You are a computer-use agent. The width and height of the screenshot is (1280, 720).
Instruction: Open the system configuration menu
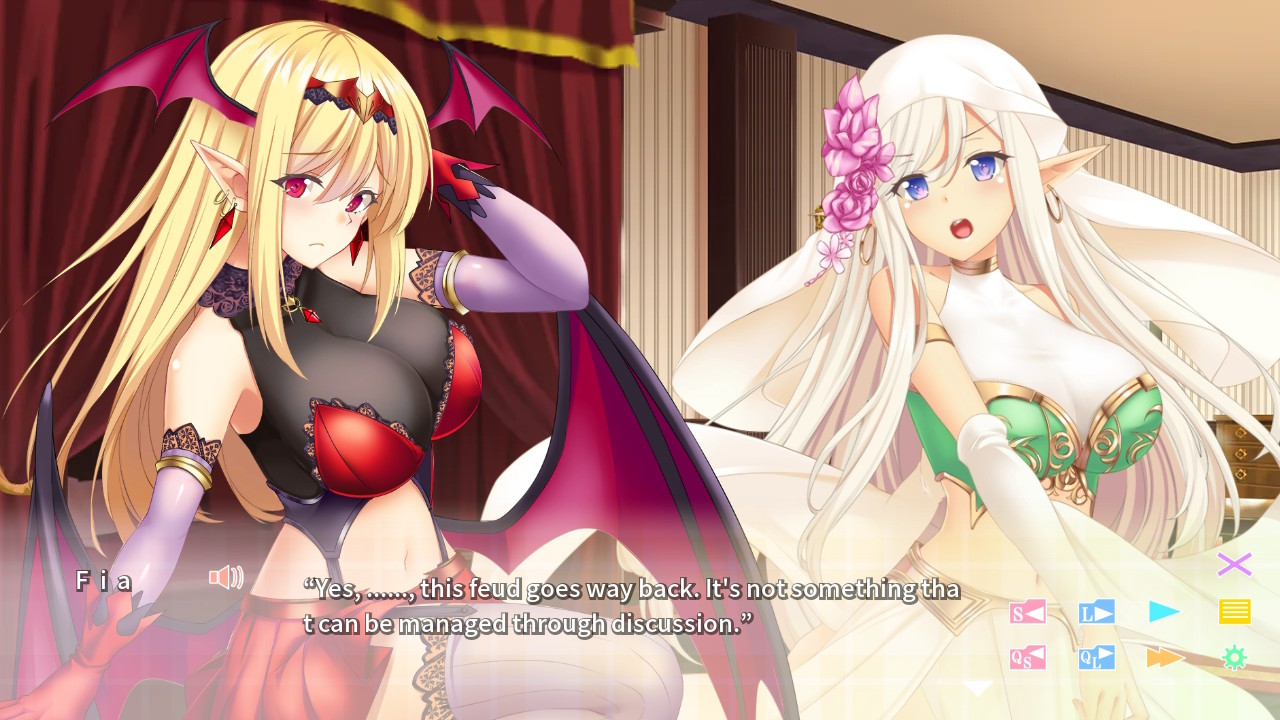coord(1234,658)
